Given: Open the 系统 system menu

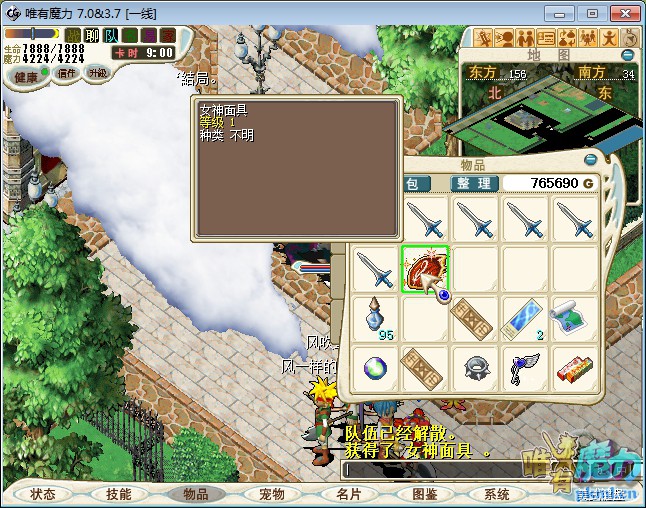Looking at the screenshot, I should (x=497, y=494).
